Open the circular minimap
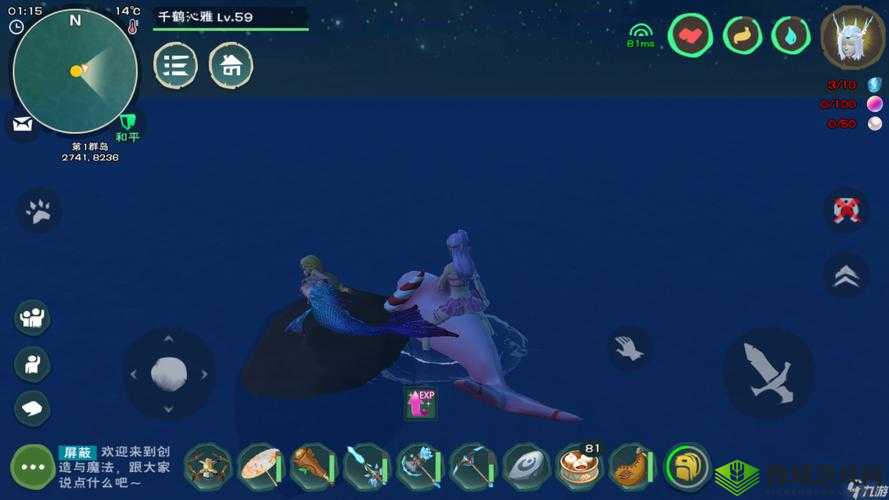 coord(75,71)
